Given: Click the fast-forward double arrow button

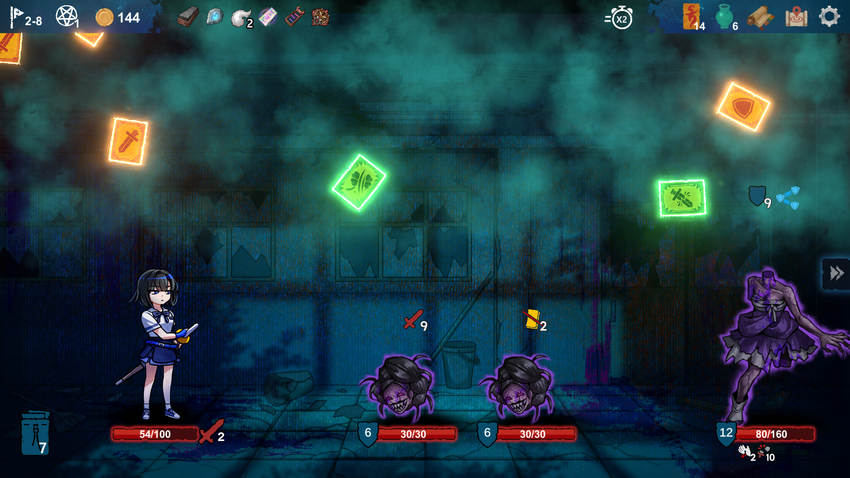Looking at the screenshot, I should pyautogui.click(x=836, y=273).
